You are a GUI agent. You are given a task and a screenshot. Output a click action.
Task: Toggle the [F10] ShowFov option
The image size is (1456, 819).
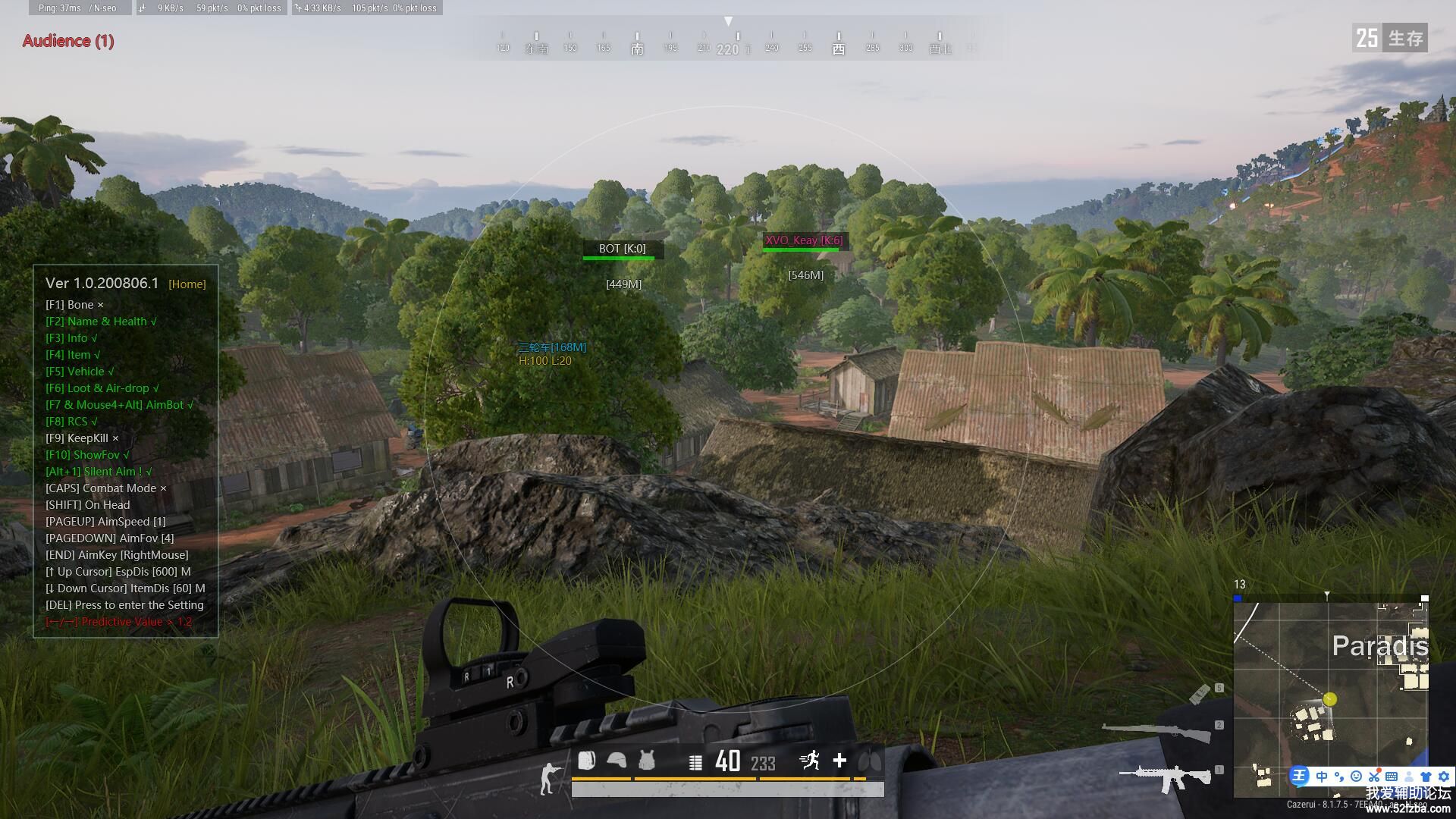(87, 455)
